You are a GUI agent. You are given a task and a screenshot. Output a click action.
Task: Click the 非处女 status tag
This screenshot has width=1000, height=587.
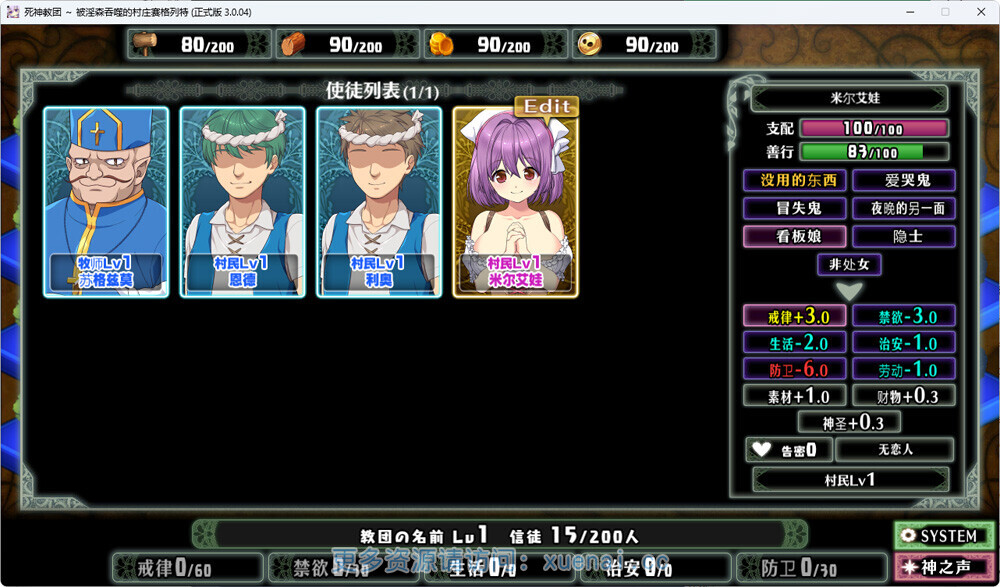[849, 265]
